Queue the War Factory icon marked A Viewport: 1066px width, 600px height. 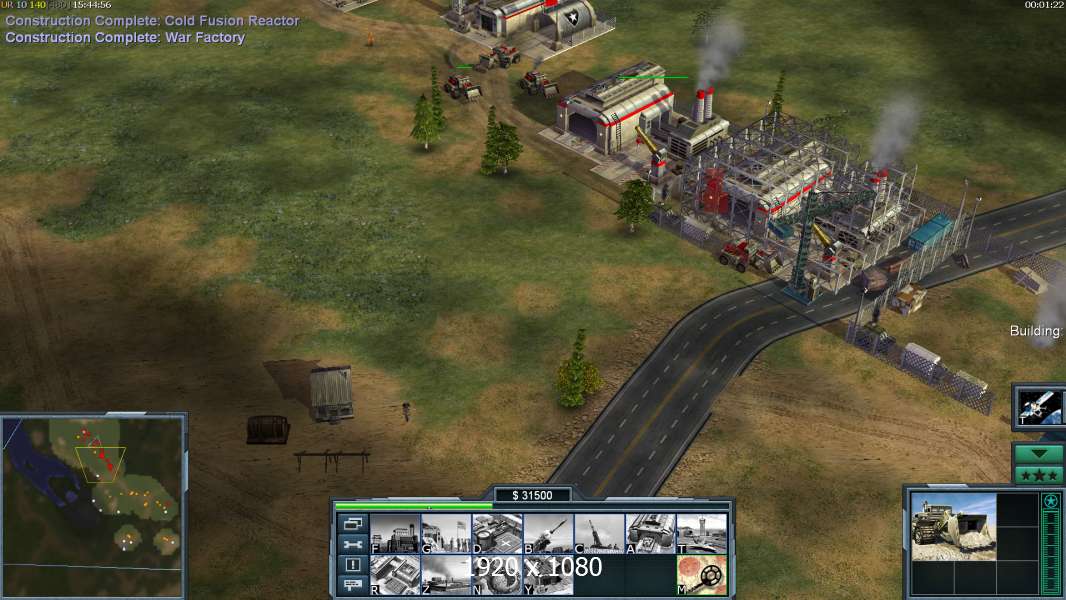tap(650, 534)
